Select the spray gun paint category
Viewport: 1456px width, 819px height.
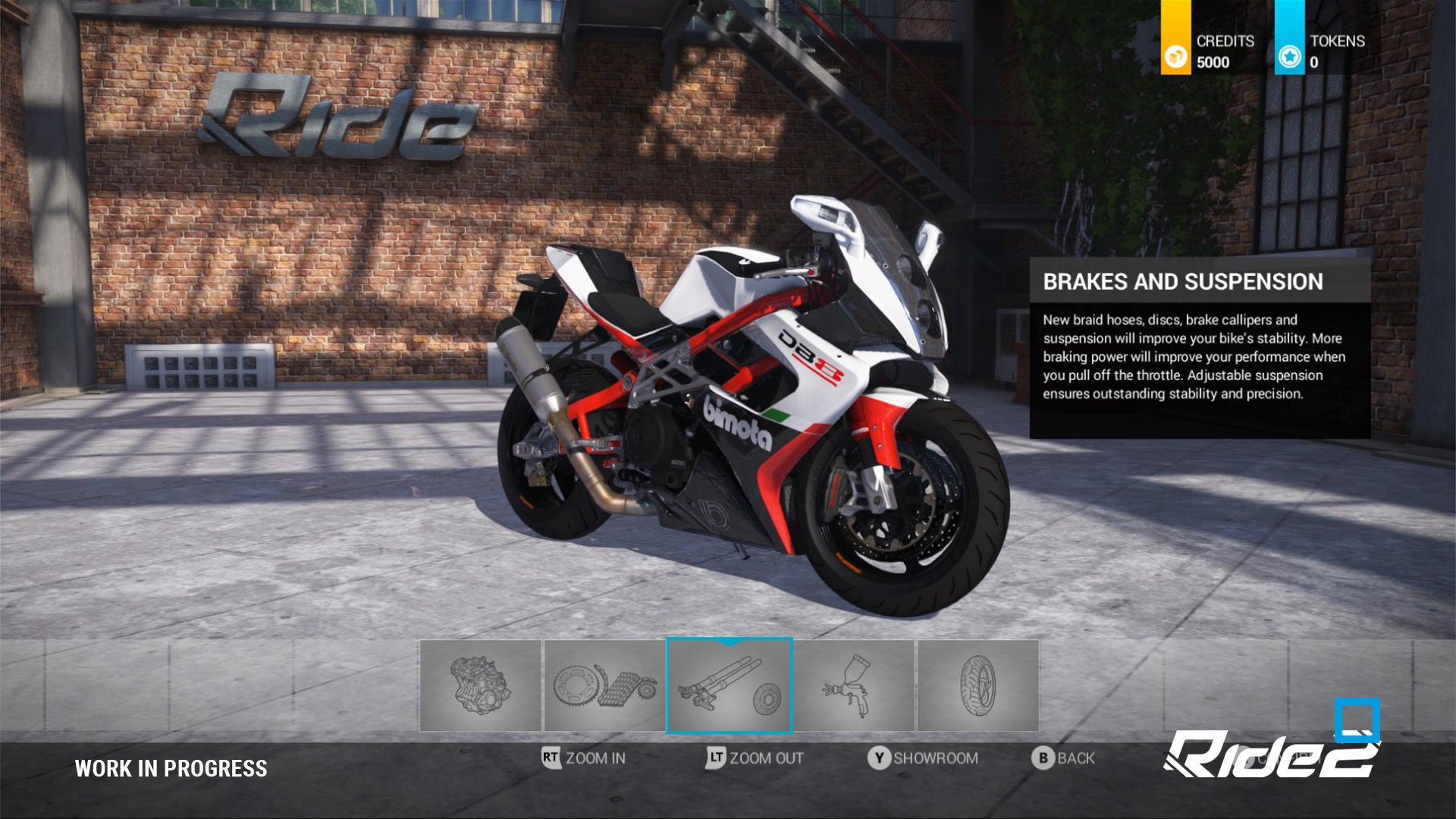point(854,686)
